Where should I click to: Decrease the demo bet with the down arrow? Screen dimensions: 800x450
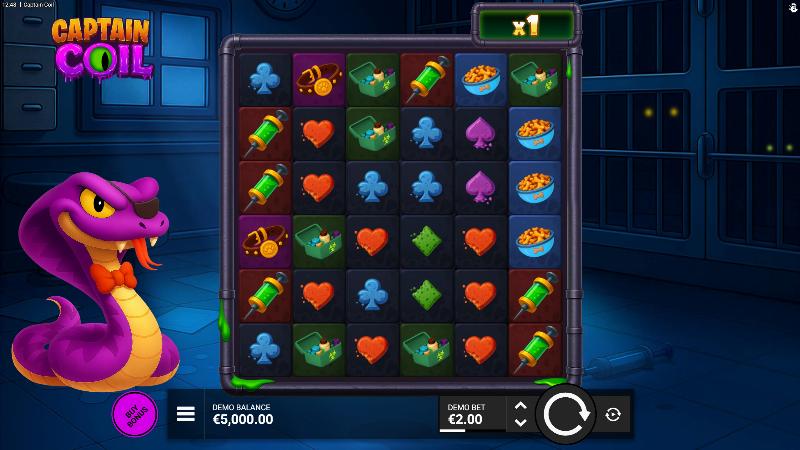click(519, 422)
